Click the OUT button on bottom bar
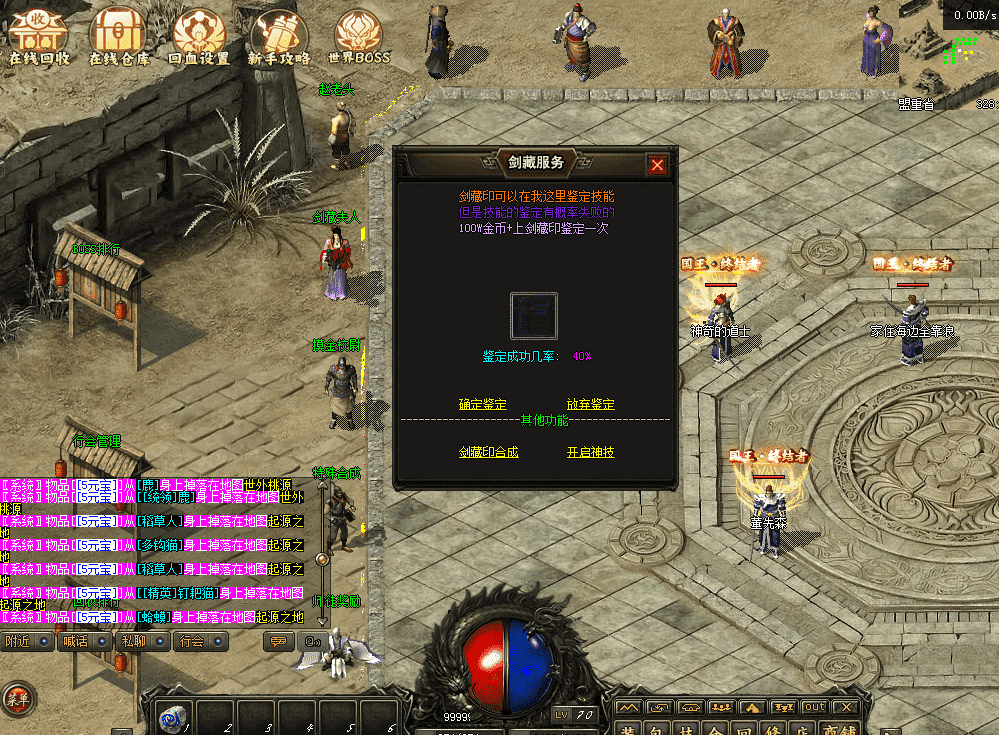Screen dimensions: 999x735 (x=815, y=708)
